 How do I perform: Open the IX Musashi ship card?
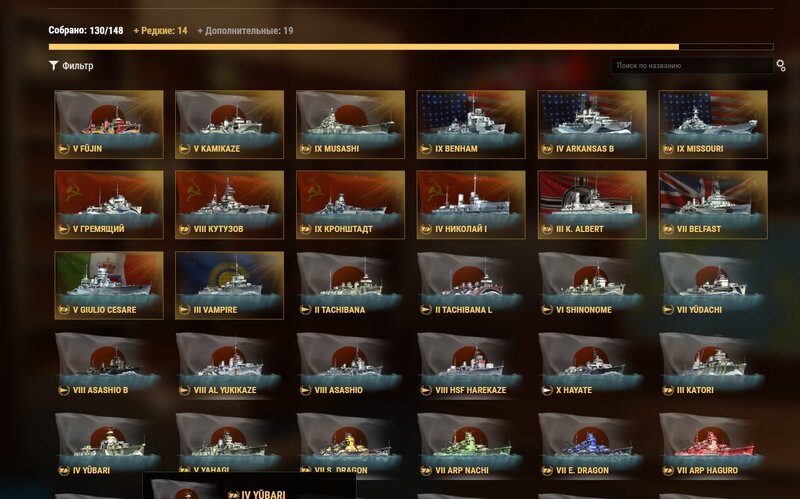click(x=350, y=124)
